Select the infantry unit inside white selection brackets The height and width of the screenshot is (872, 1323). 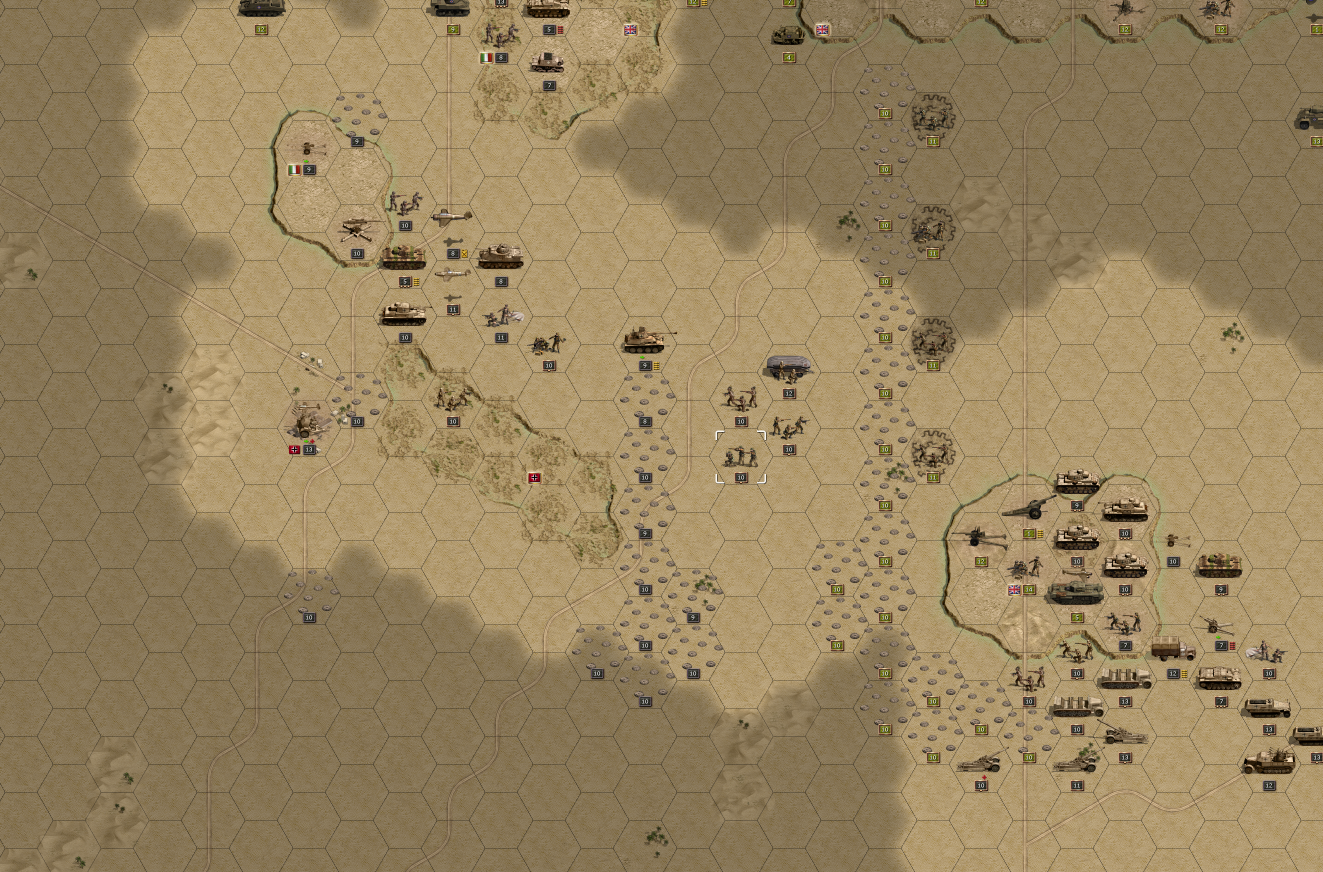(741, 457)
